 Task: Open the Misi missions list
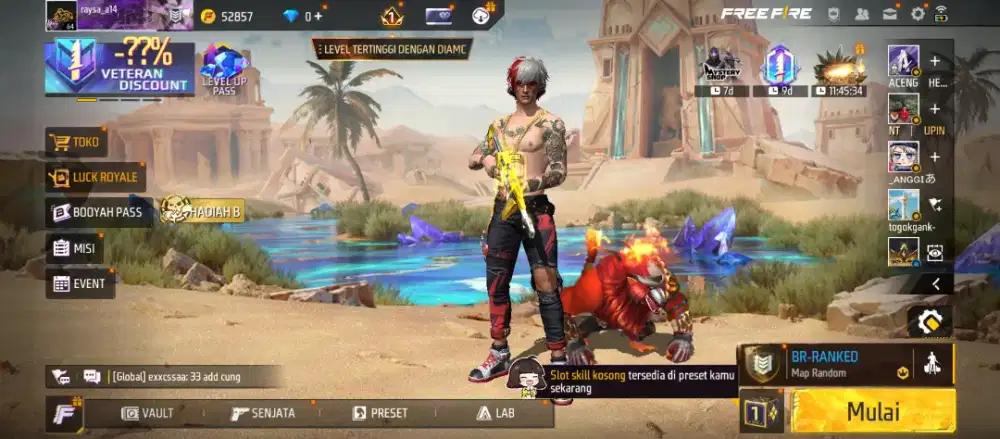click(x=75, y=248)
